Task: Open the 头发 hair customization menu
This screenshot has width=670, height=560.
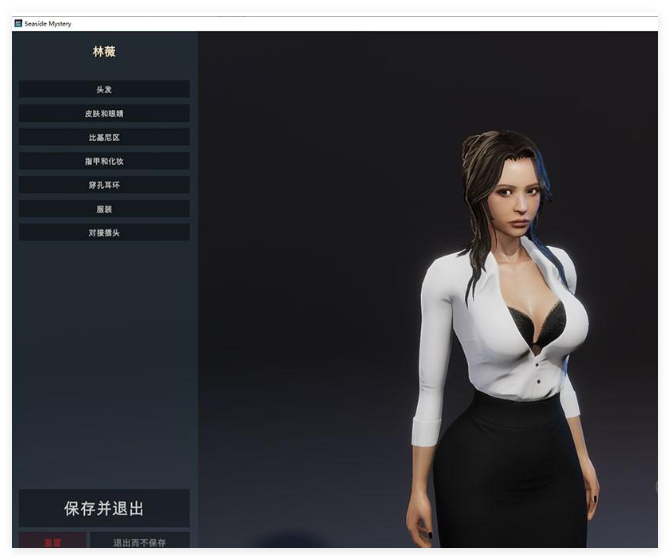Action: coord(104,89)
